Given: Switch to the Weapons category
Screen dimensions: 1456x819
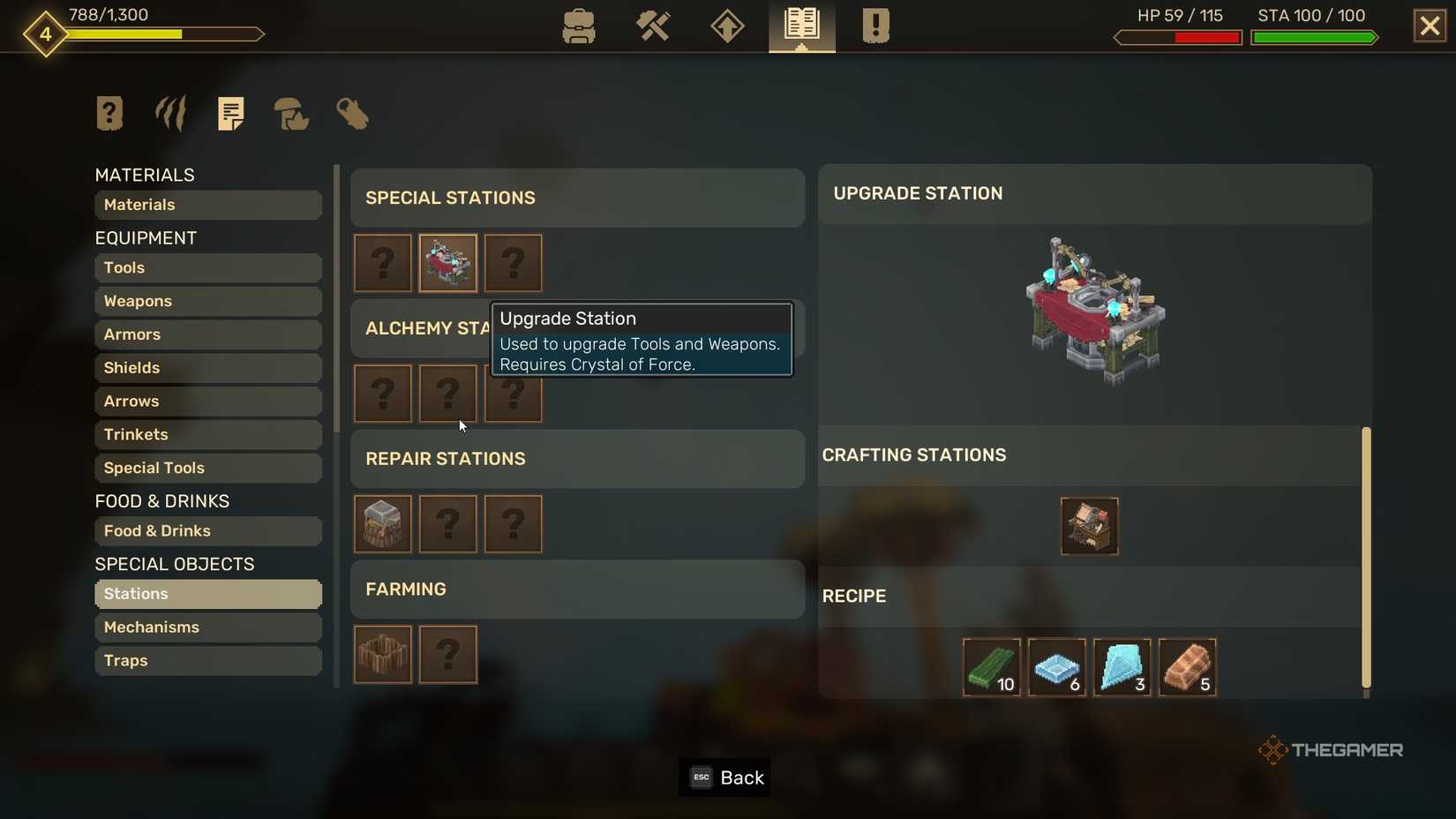Looking at the screenshot, I should pyautogui.click(x=208, y=301).
